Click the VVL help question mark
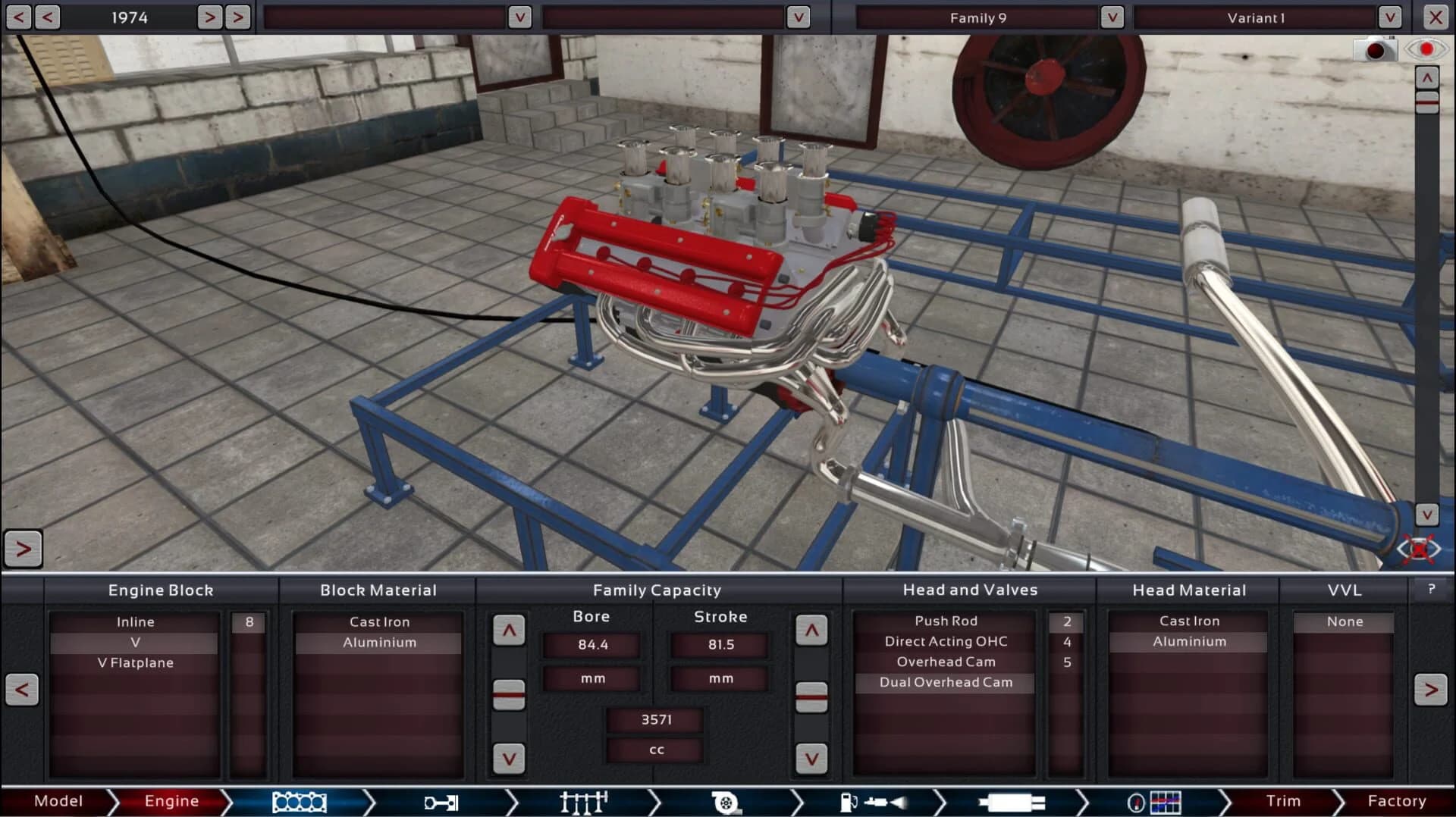This screenshot has width=1456, height=817. click(1432, 590)
